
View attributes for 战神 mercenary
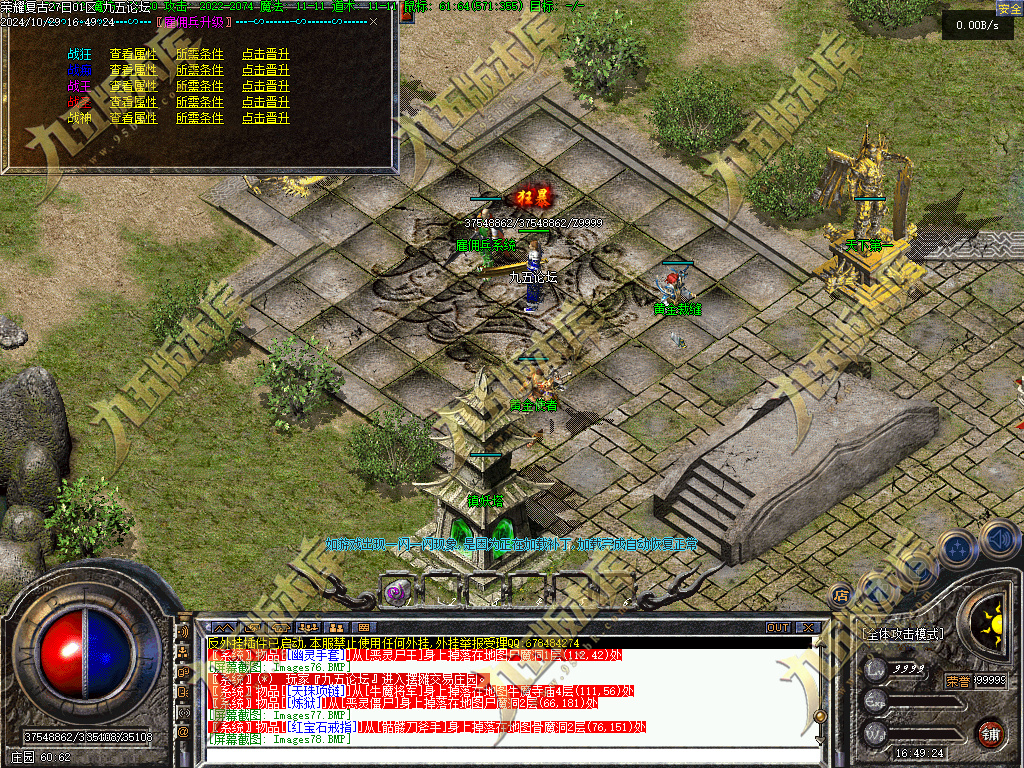point(133,118)
